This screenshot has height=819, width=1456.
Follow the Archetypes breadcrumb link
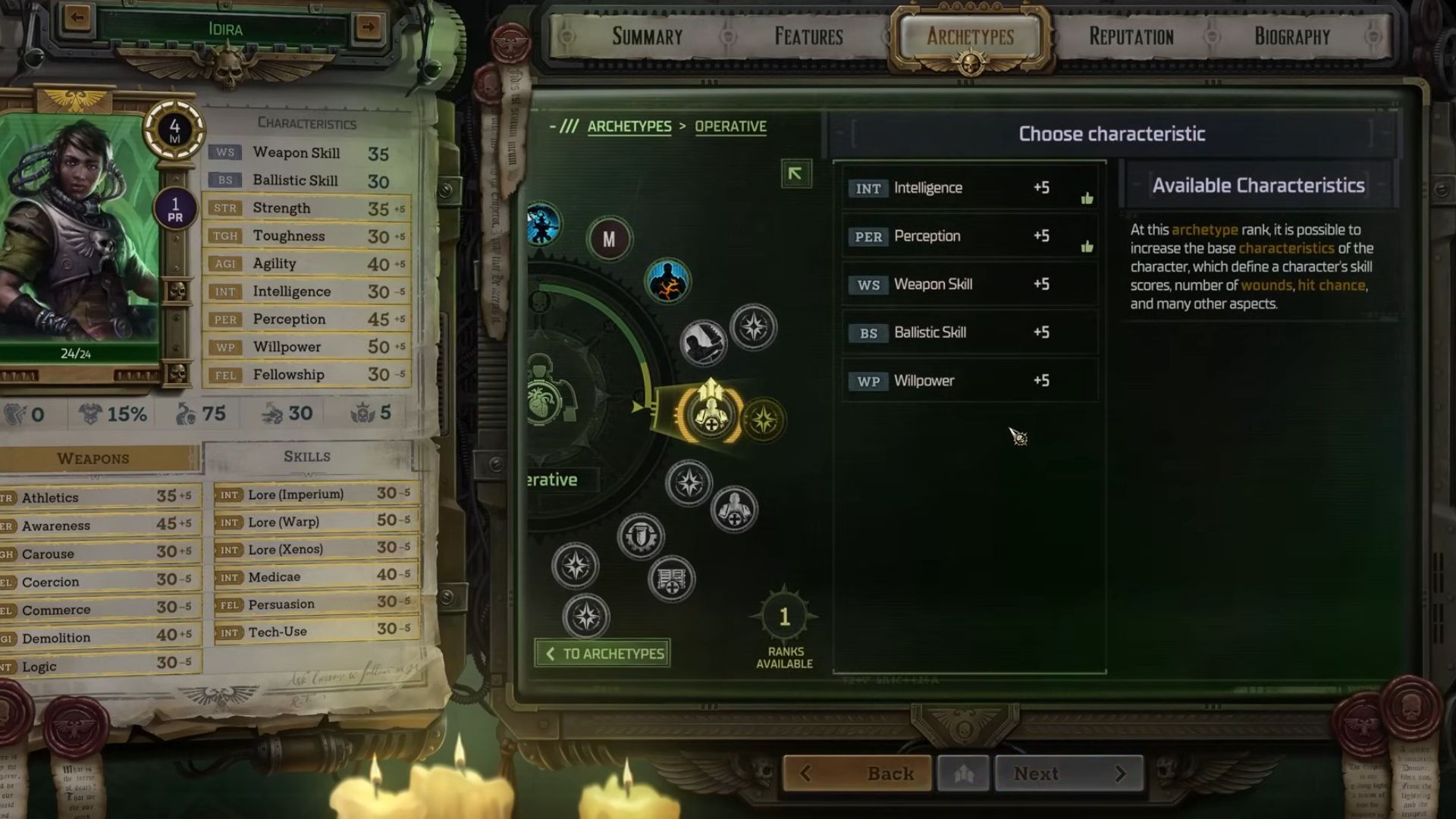click(x=629, y=127)
